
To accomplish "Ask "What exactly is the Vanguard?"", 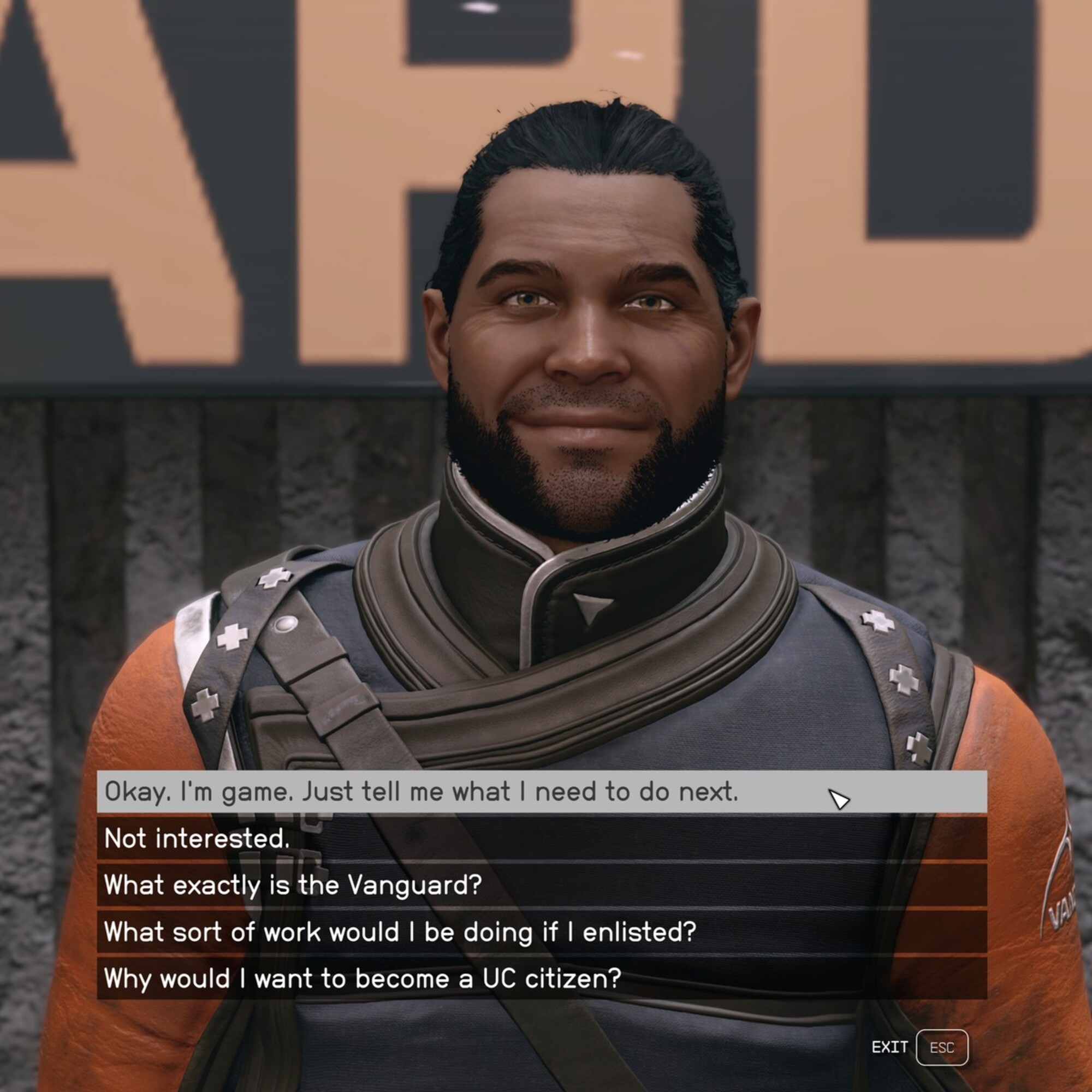I will click(293, 885).
